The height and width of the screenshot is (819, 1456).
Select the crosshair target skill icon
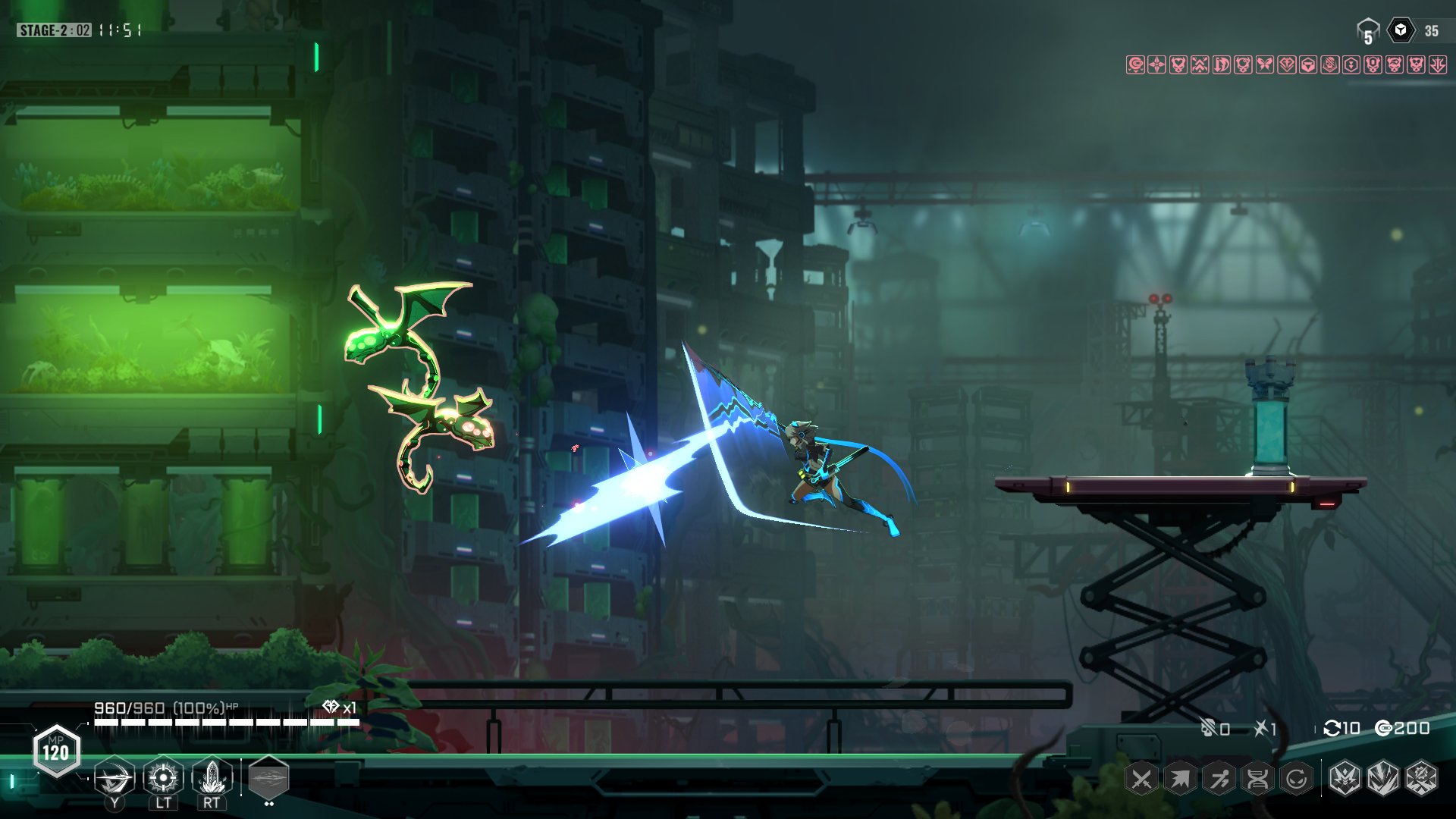(x=163, y=777)
